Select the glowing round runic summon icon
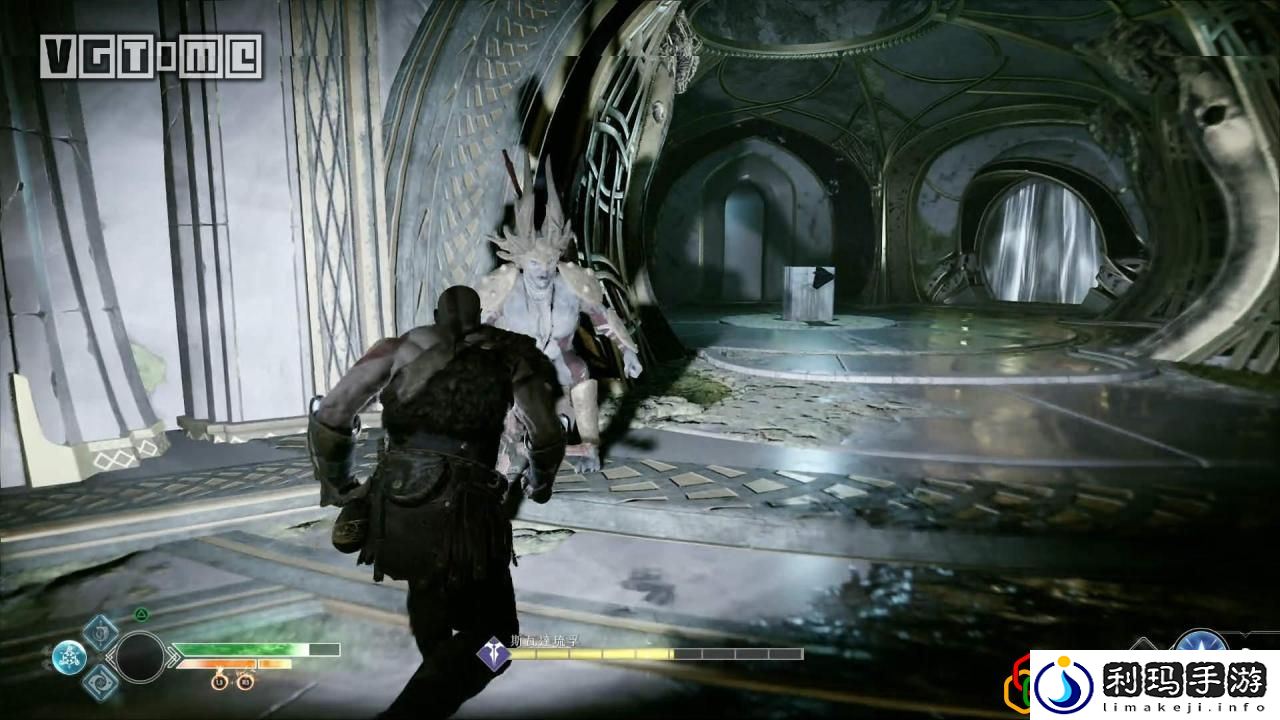Image resolution: width=1280 pixels, height=720 pixels. tap(69, 657)
